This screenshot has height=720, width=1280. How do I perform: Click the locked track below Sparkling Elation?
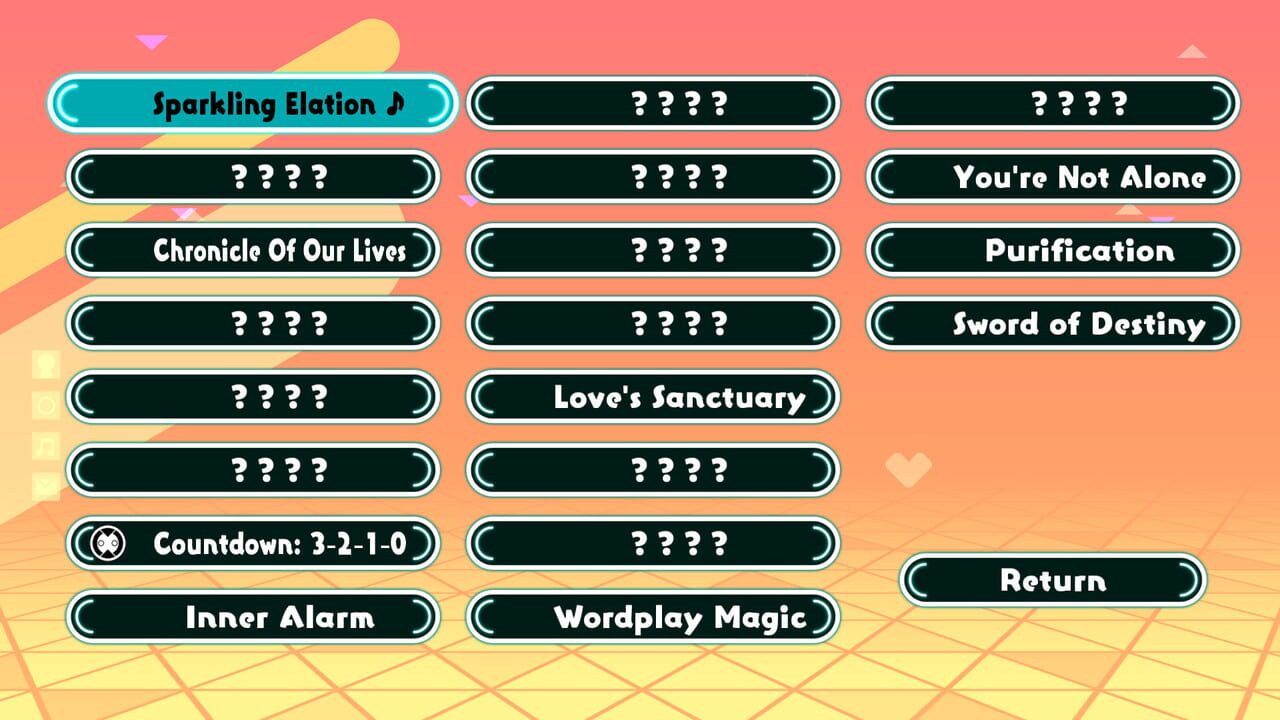pos(252,177)
